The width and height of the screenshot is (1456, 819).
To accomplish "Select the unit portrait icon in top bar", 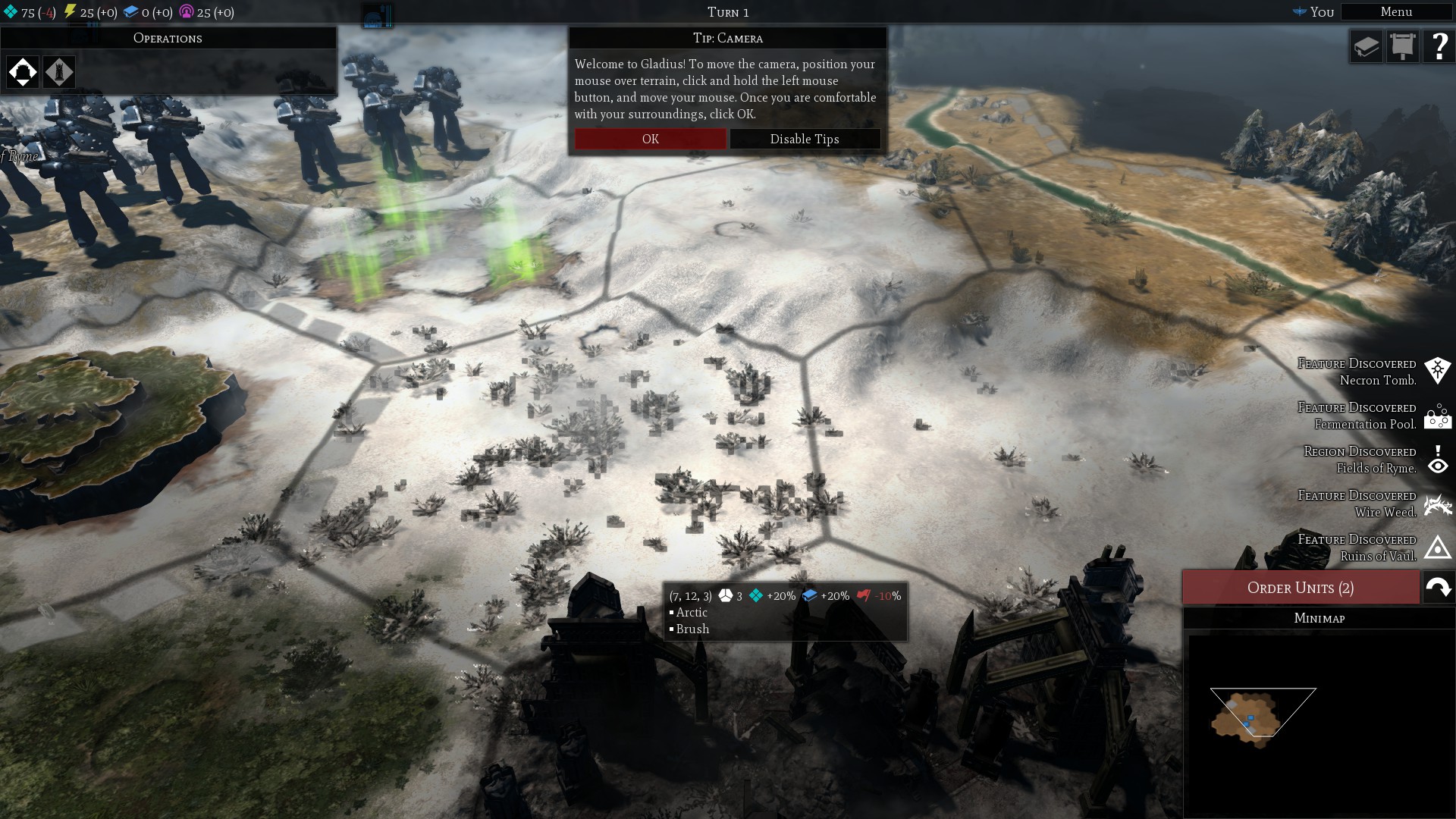I will pos(377,16).
